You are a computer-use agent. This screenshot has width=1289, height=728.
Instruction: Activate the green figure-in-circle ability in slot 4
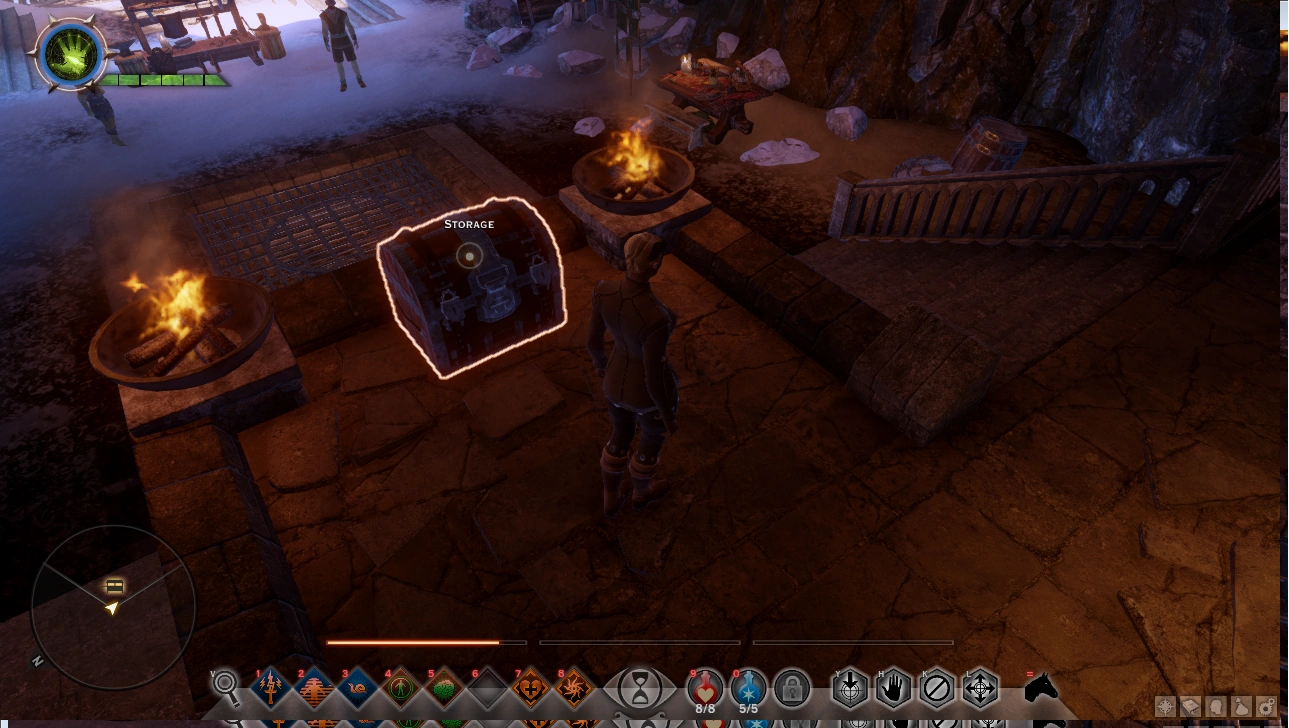(x=401, y=688)
